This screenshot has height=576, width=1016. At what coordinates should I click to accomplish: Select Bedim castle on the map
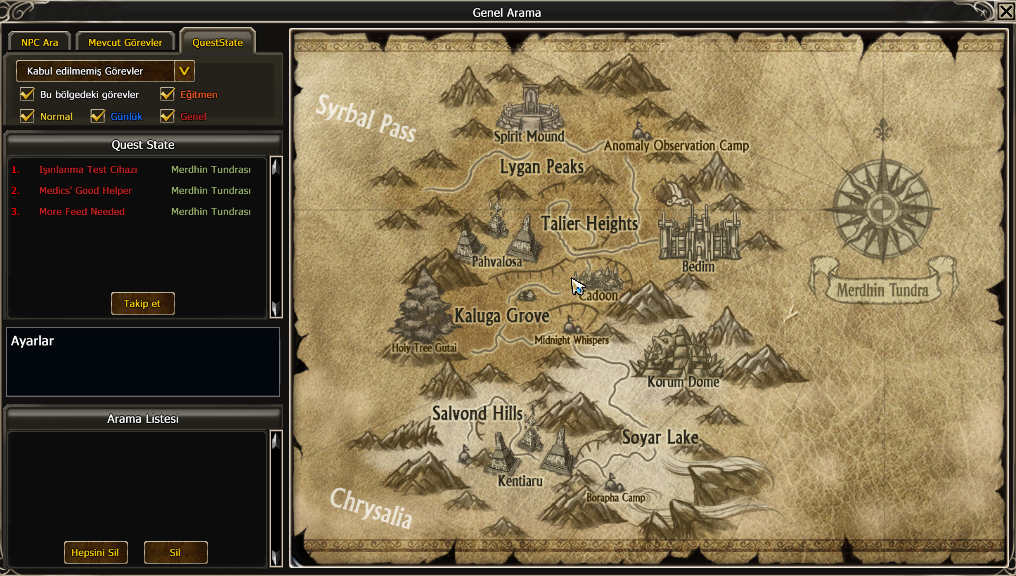pyautogui.click(x=698, y=238)
